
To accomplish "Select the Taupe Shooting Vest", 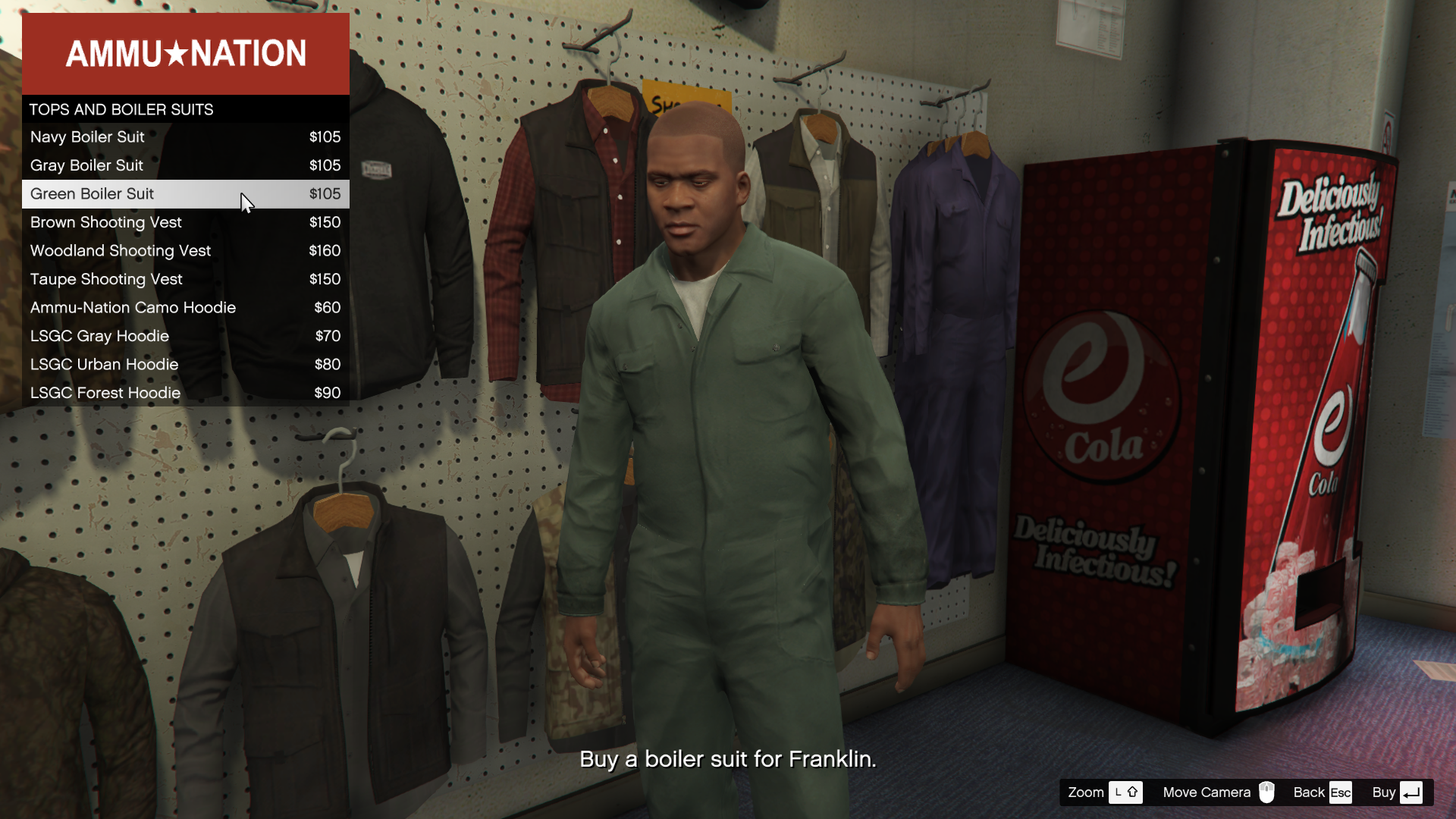I will (x=105, y=279).
